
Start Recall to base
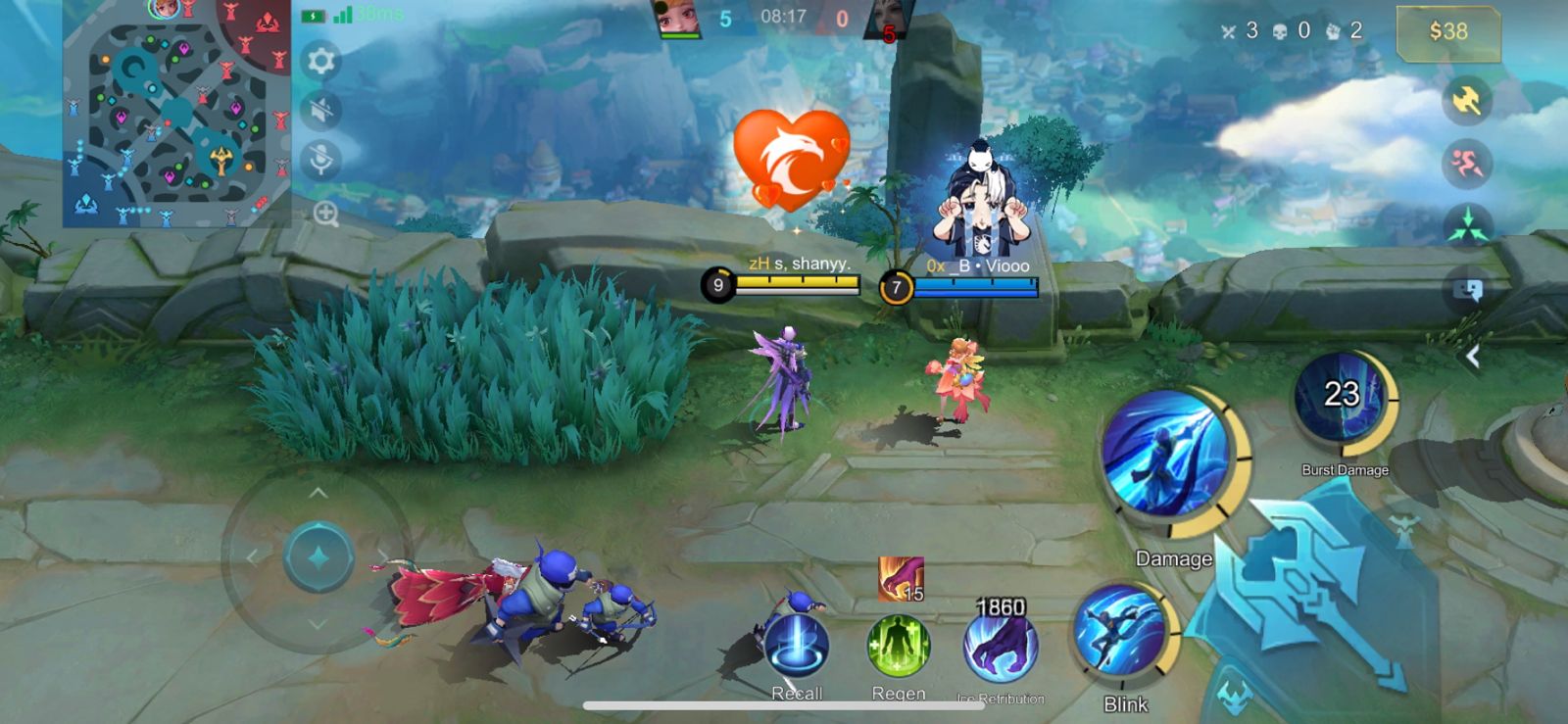pos(797,647)
